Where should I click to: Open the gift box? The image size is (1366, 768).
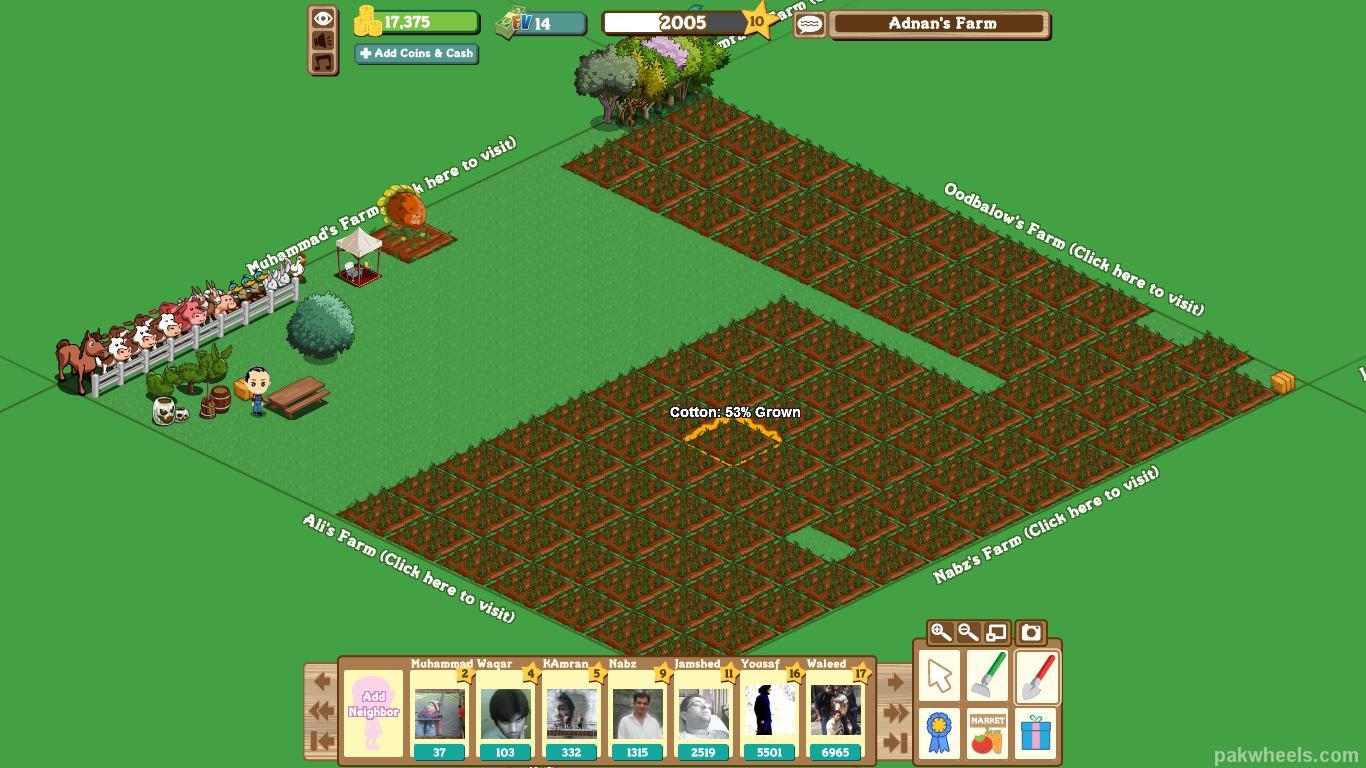[x=1037, y=733]
